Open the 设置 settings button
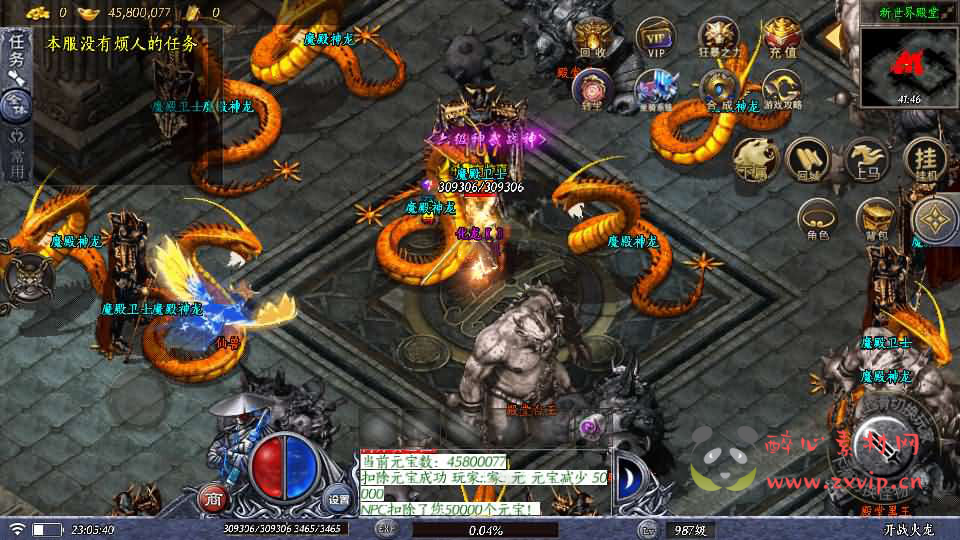This screenshot has height=540, width=960. coord(339,499)
